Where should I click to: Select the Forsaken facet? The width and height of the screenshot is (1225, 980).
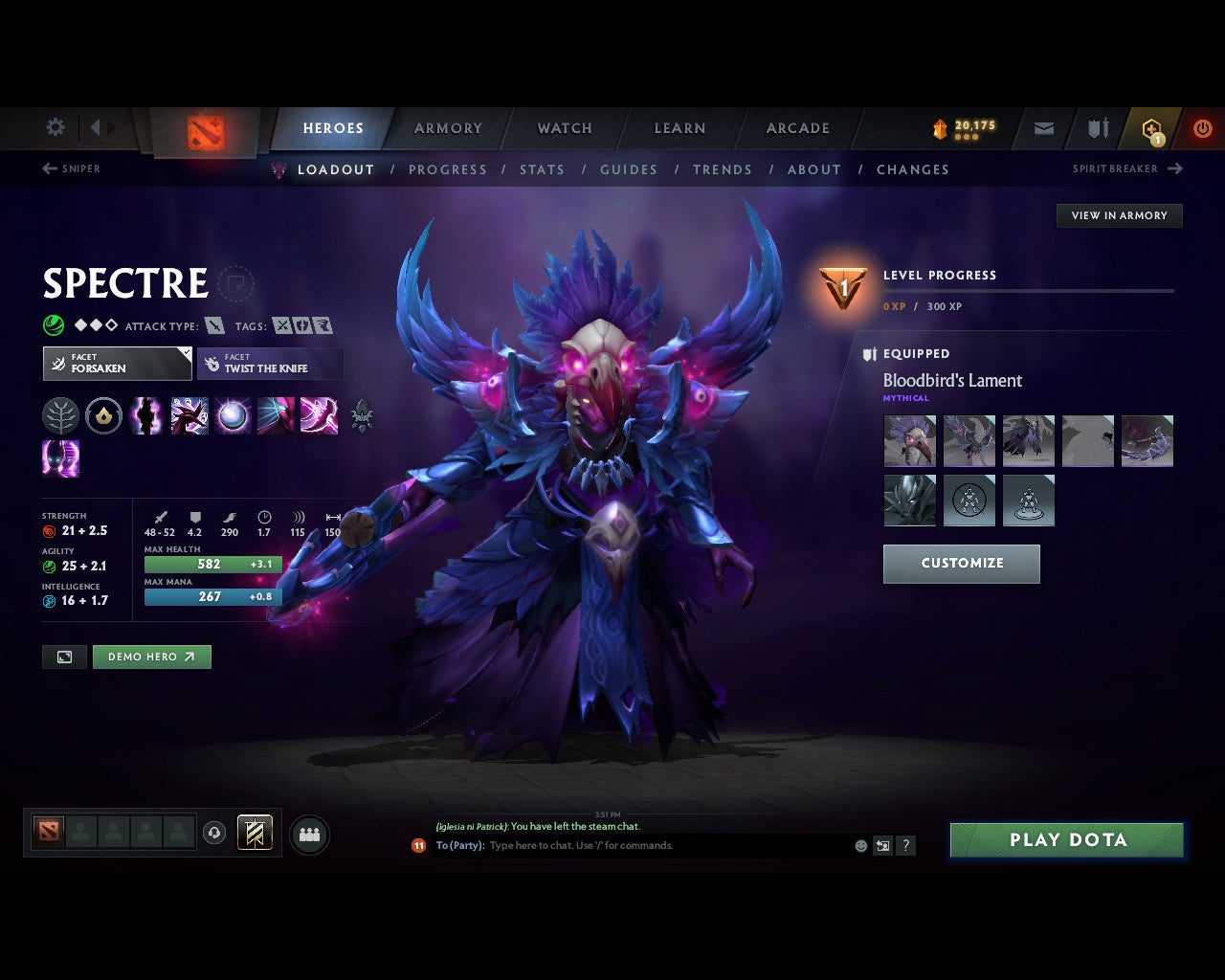point(117,364)
